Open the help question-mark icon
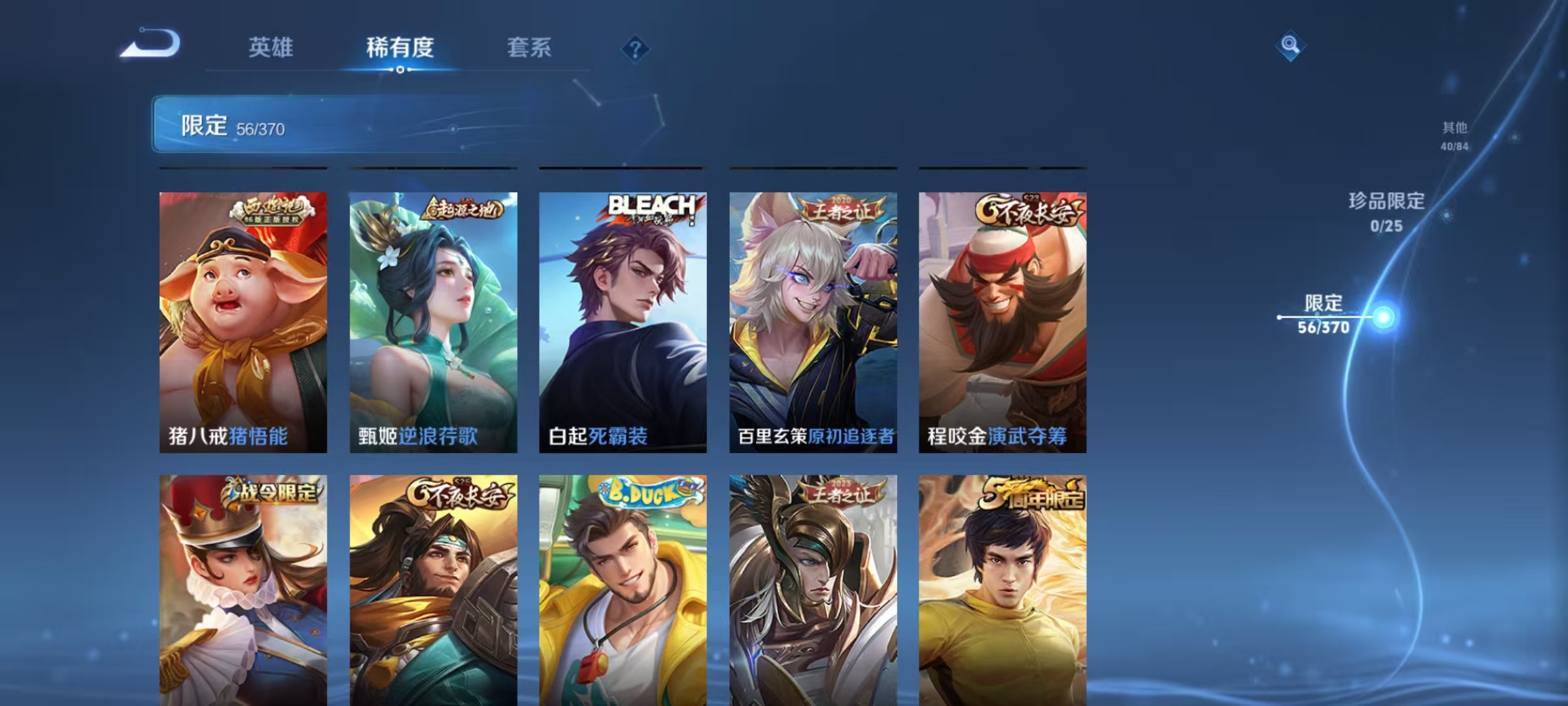The image size is (1568, 706). [x=636, y=48]
